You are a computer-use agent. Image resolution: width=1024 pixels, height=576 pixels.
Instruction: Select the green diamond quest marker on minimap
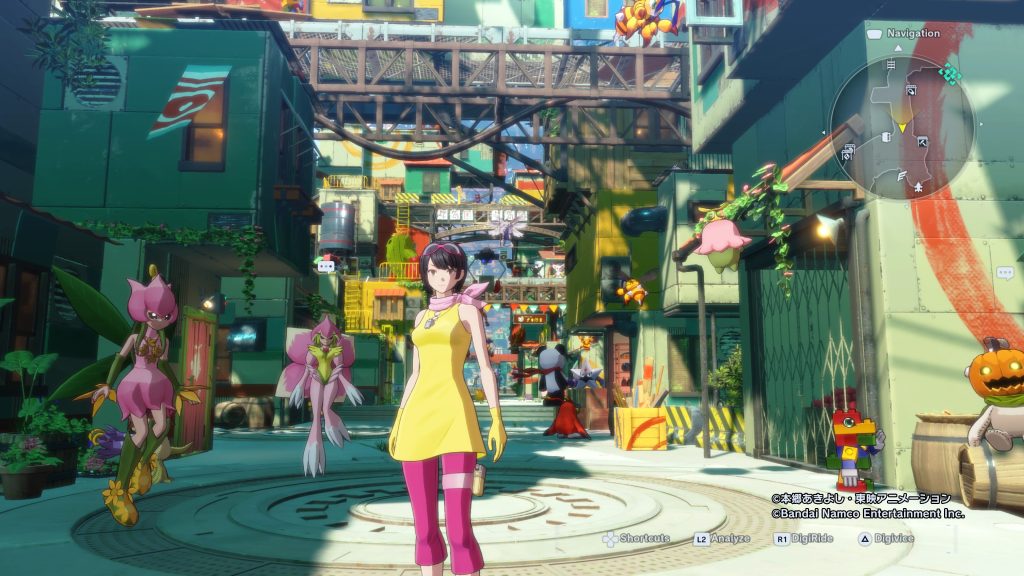tap(950, 73)
